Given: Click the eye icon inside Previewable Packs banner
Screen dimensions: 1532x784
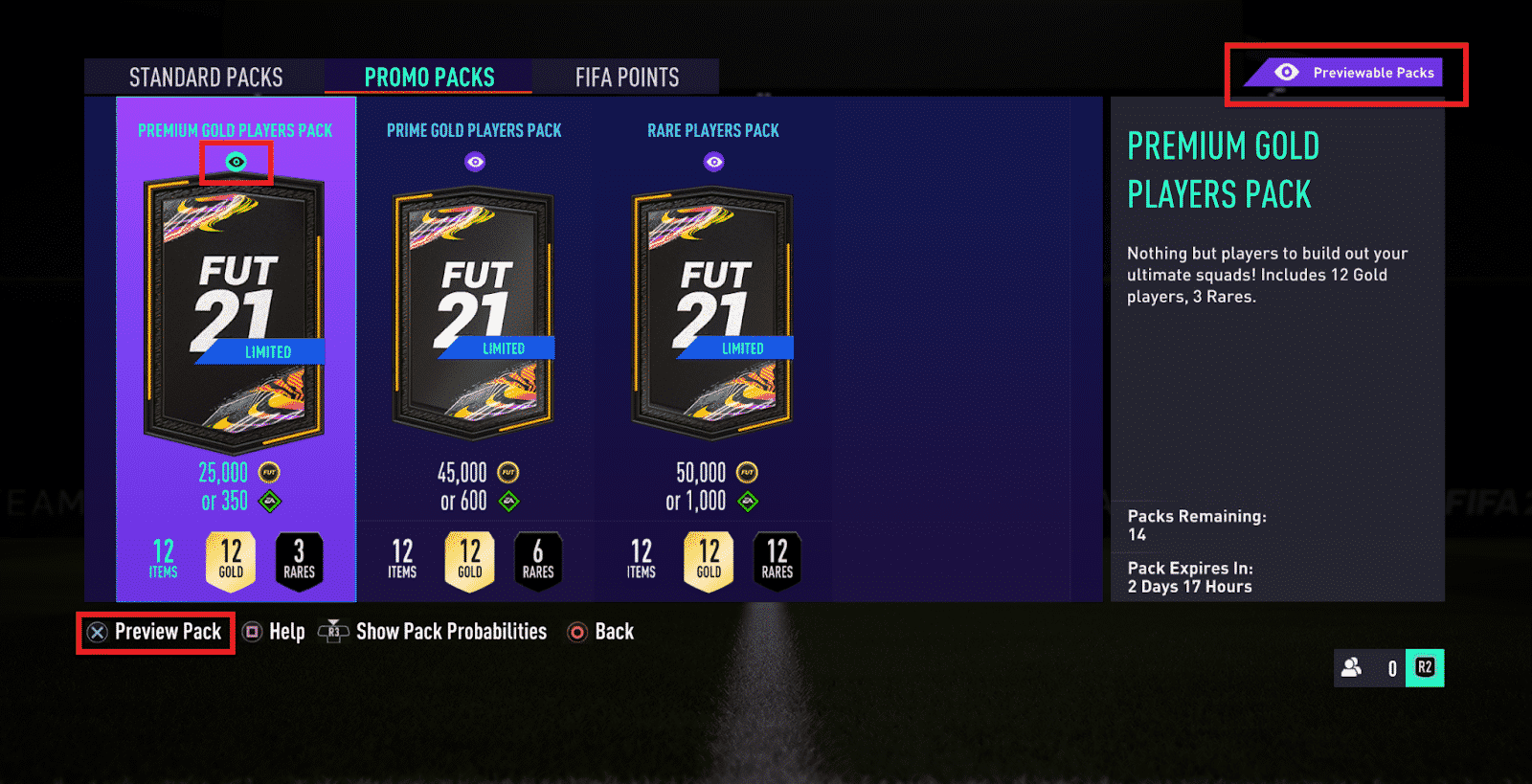Looking at the screenshot, I should coord(1286,72).
